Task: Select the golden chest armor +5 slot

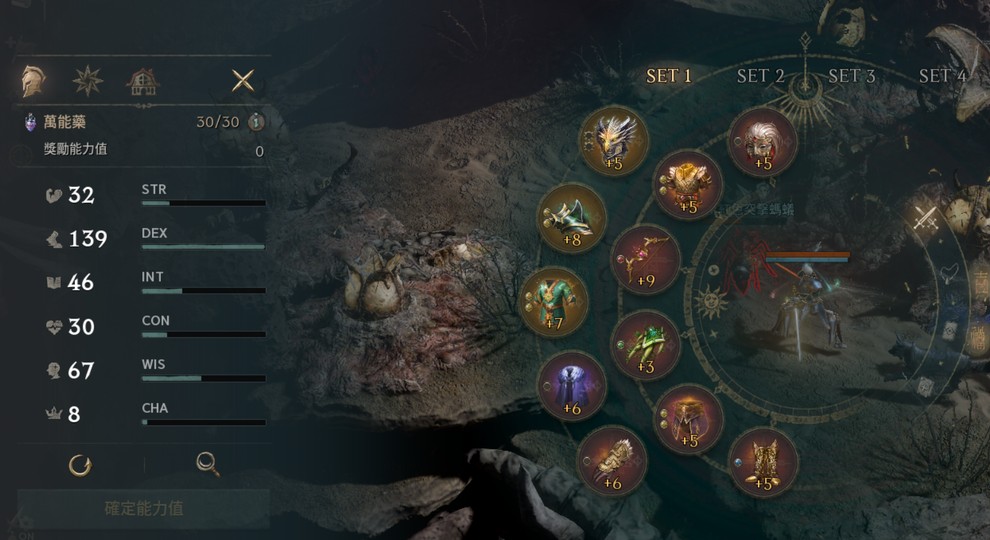Action: (x=688, y=184)
